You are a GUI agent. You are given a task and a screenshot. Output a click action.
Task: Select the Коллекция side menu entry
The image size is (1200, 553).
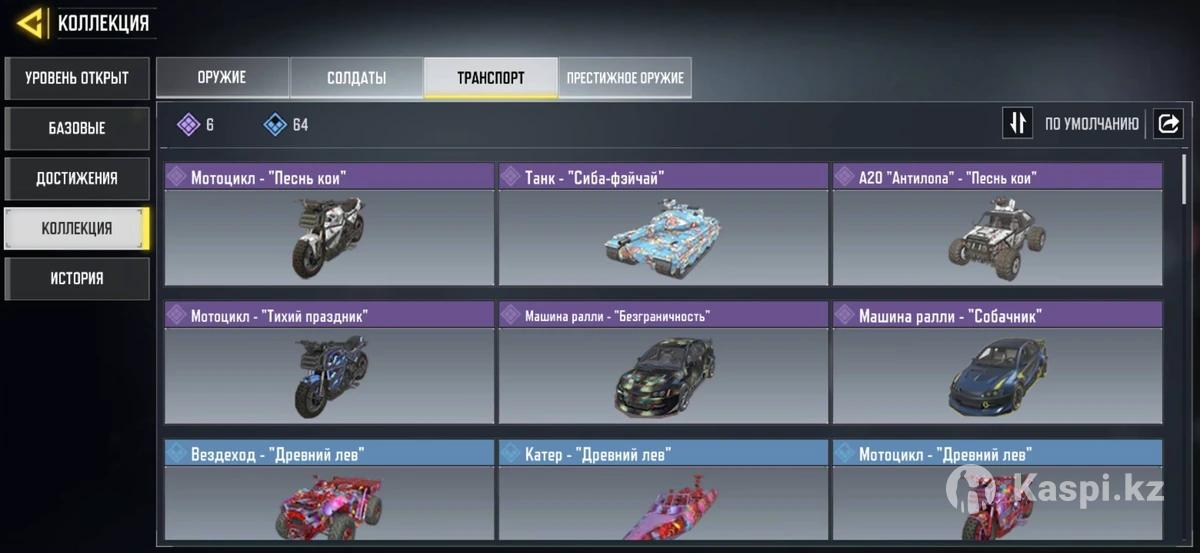(77, 228)
